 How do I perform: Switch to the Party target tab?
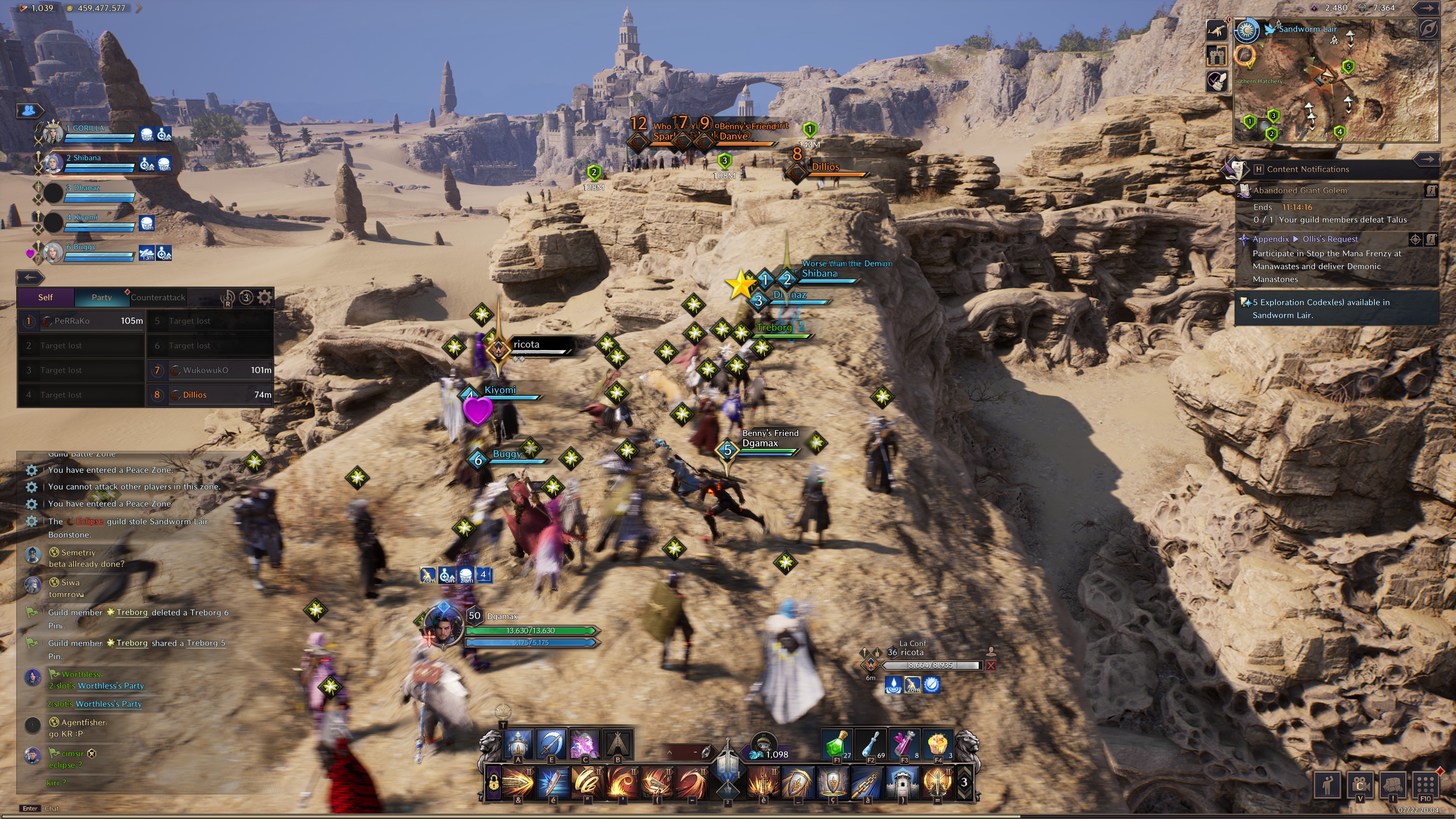click(102, 297)
